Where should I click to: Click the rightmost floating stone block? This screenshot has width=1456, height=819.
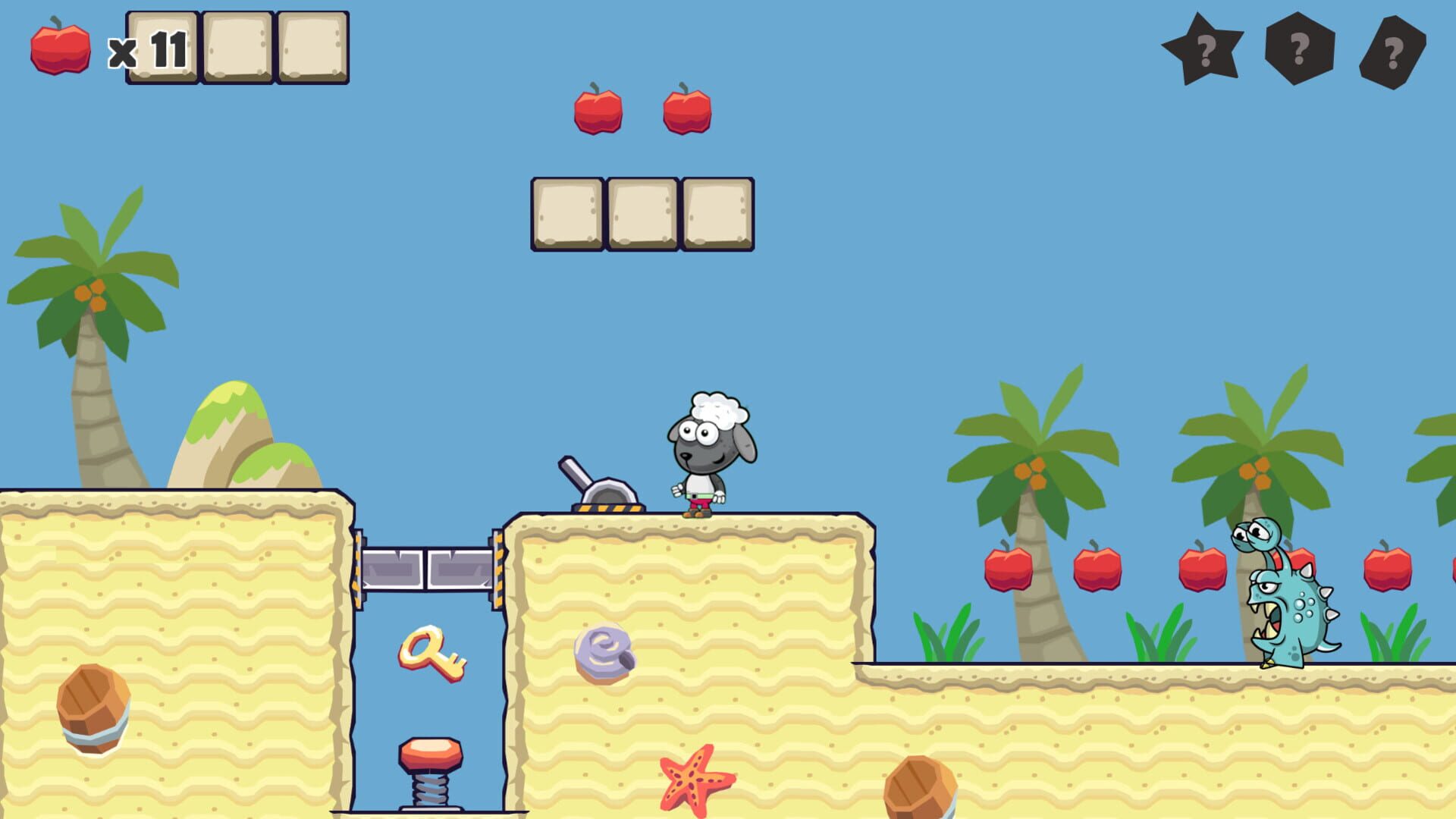point(716,214)
